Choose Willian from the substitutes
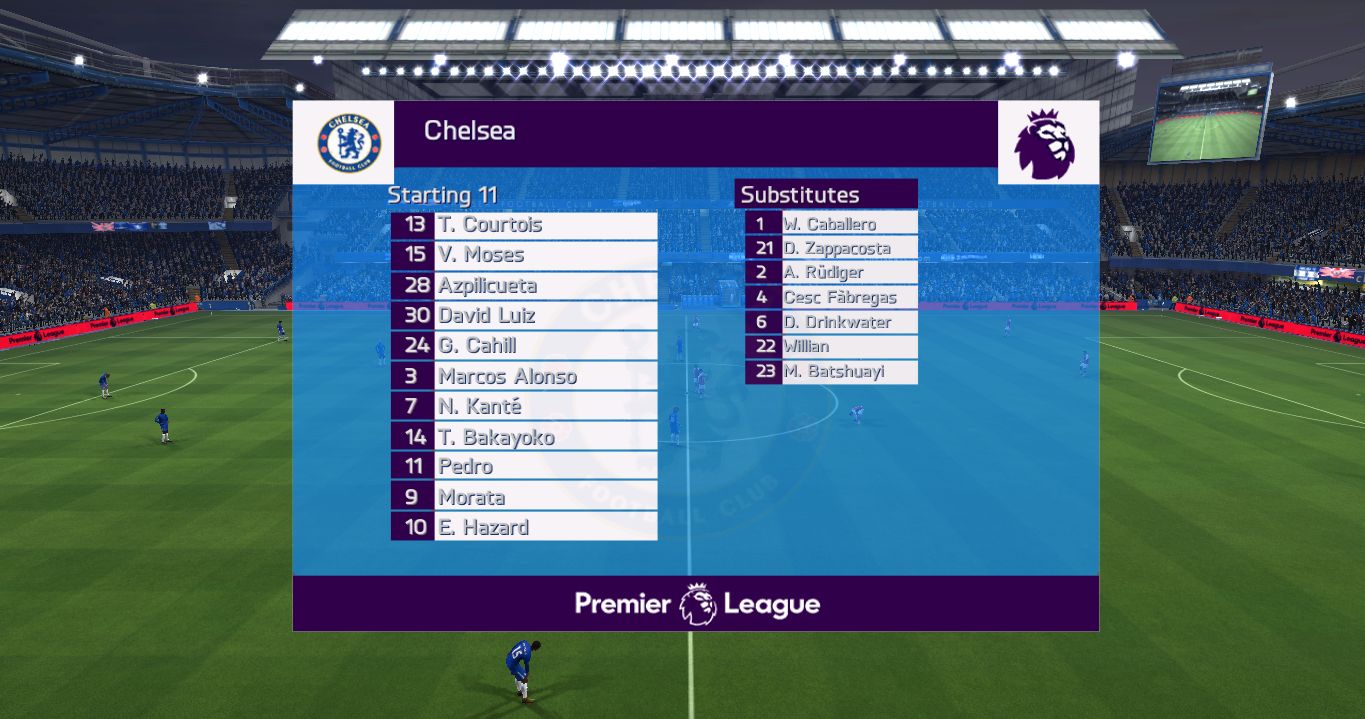1365x719 pixels. coord(831,346)
